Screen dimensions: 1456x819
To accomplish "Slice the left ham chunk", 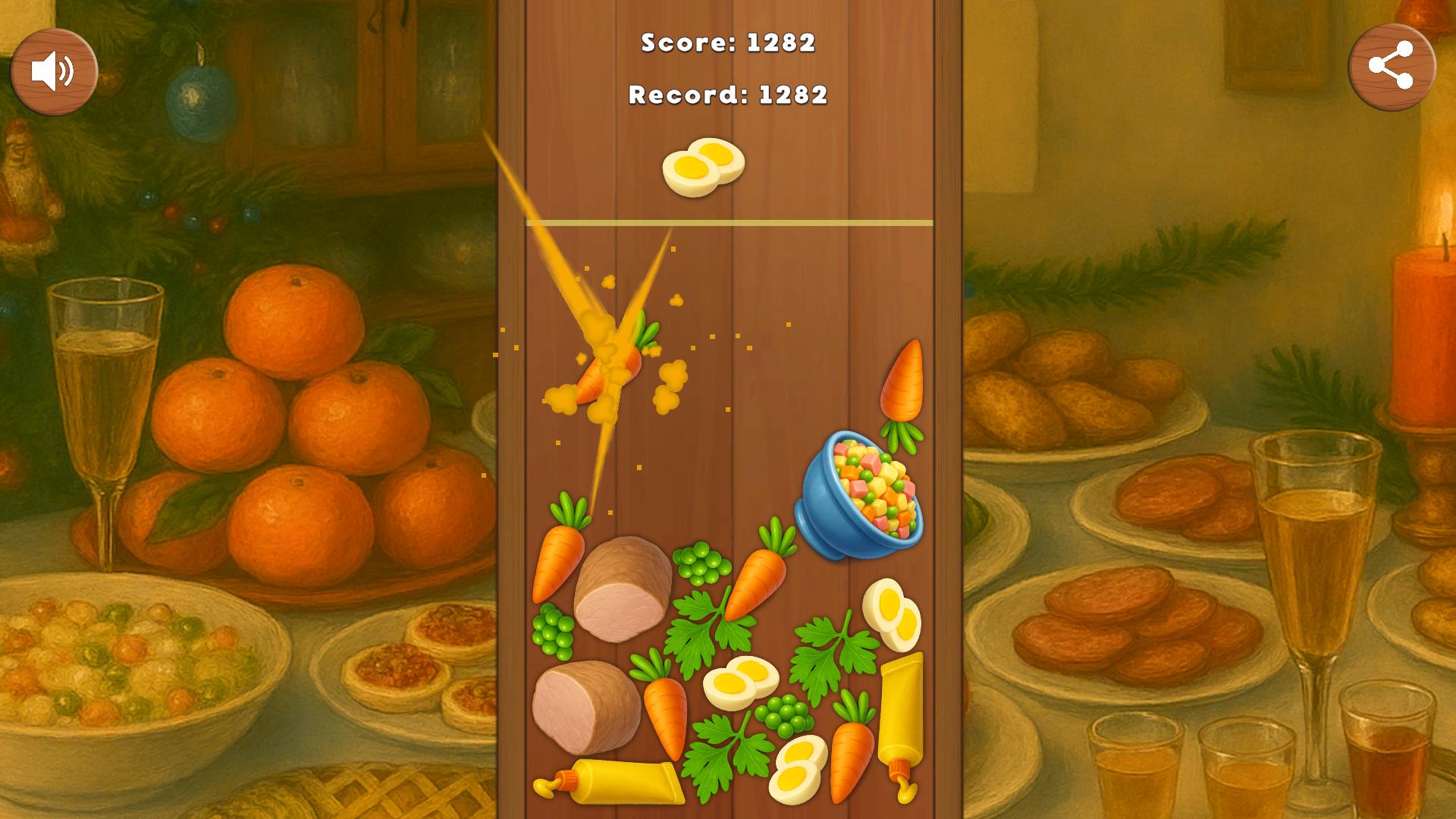I will click(x=622, y=588).
